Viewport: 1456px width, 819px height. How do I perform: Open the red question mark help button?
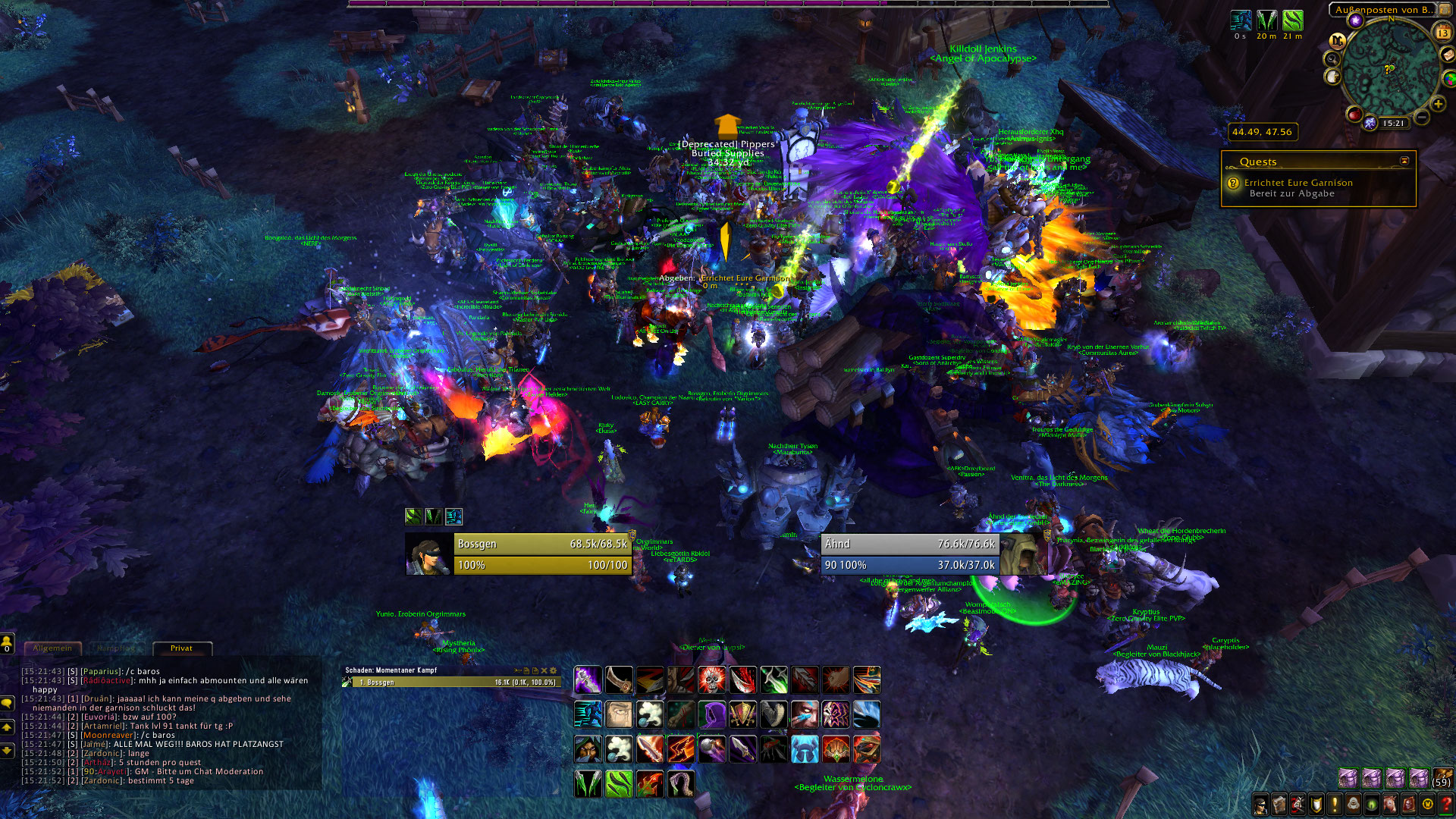click(1446, 805)
